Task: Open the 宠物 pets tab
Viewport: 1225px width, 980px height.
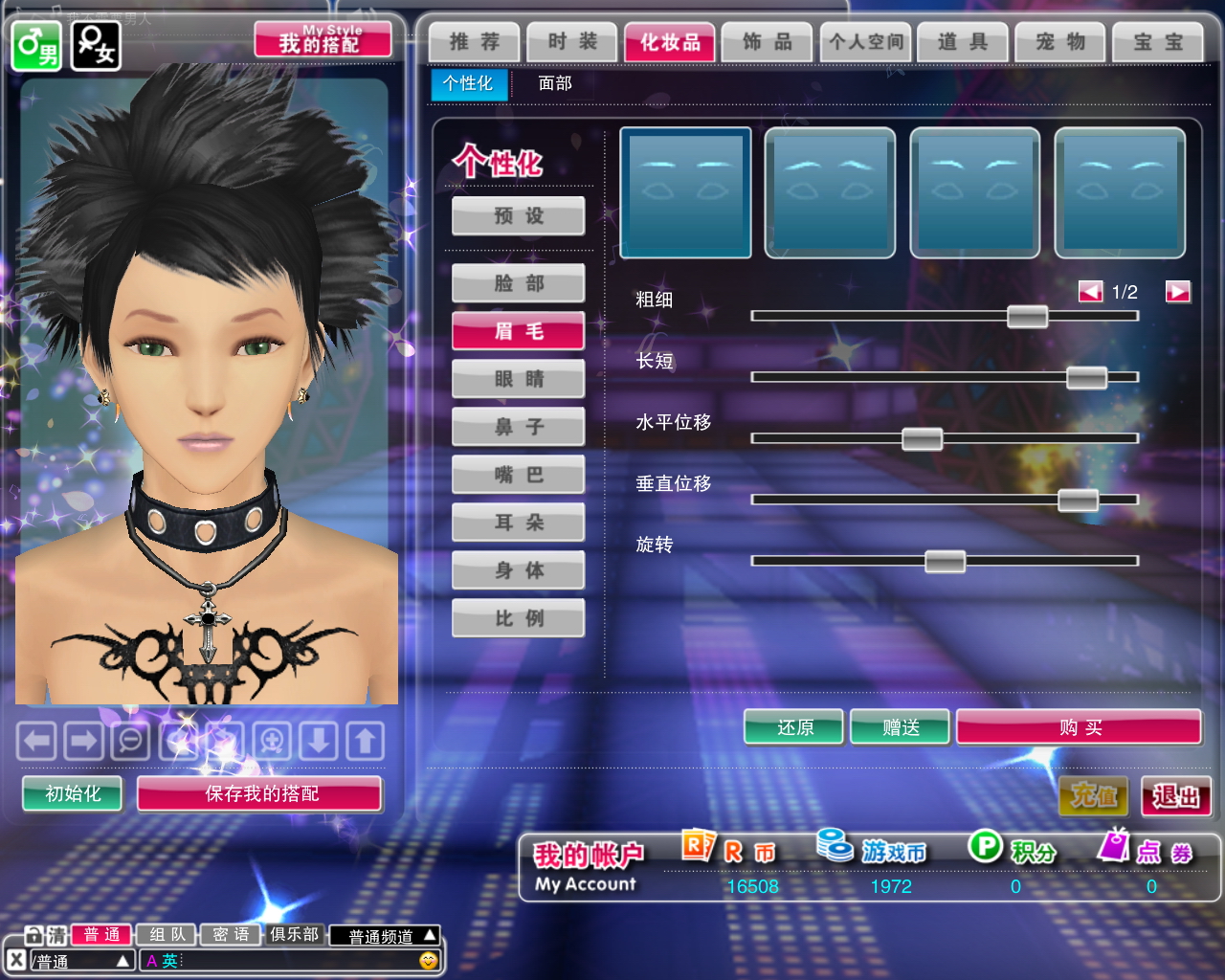Action: coord(1059,42)
